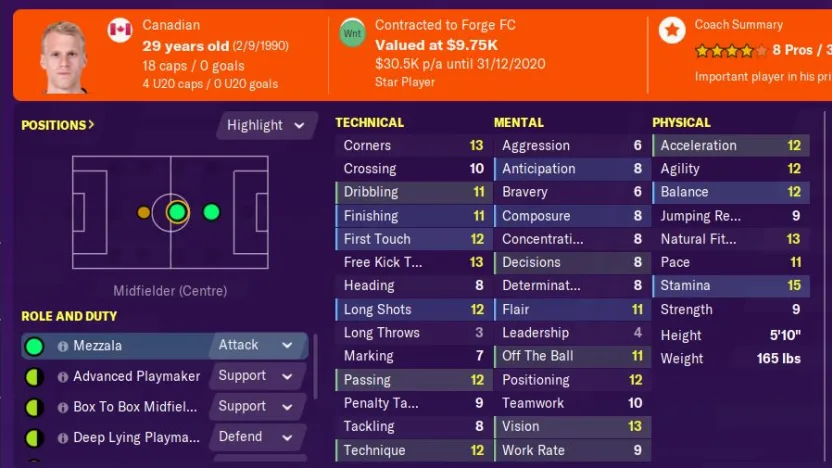The height and width of the screenshot is (468, 832).
Task: Click the Canadian flag icon
Action: [x=120, y=30]
